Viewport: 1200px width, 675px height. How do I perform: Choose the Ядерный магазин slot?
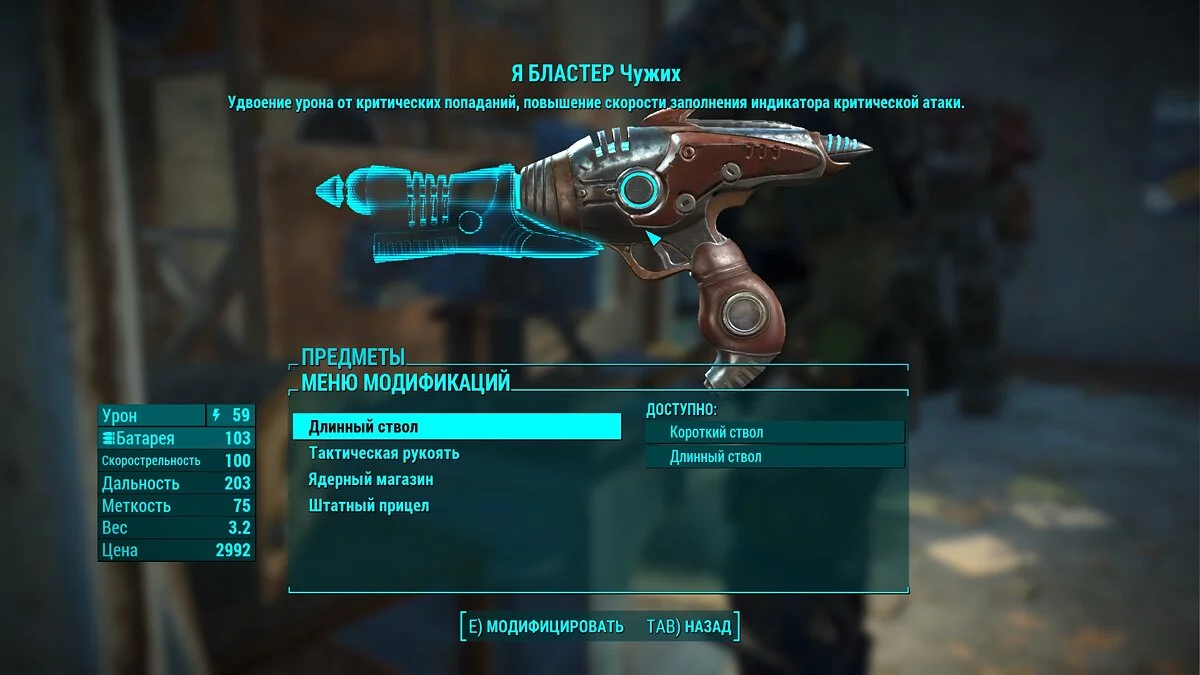[371, 480]
